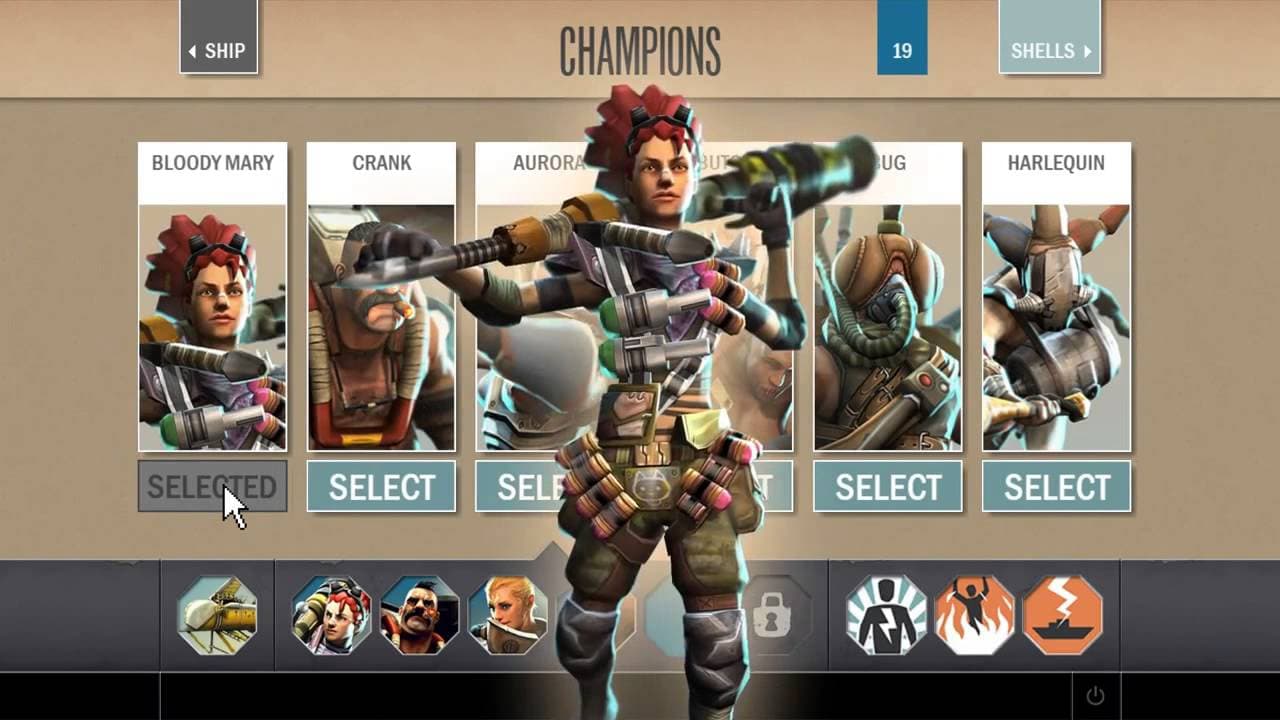Navigate back to the SHIP screen
This screenshot has height=720, width=1280.
219,50
